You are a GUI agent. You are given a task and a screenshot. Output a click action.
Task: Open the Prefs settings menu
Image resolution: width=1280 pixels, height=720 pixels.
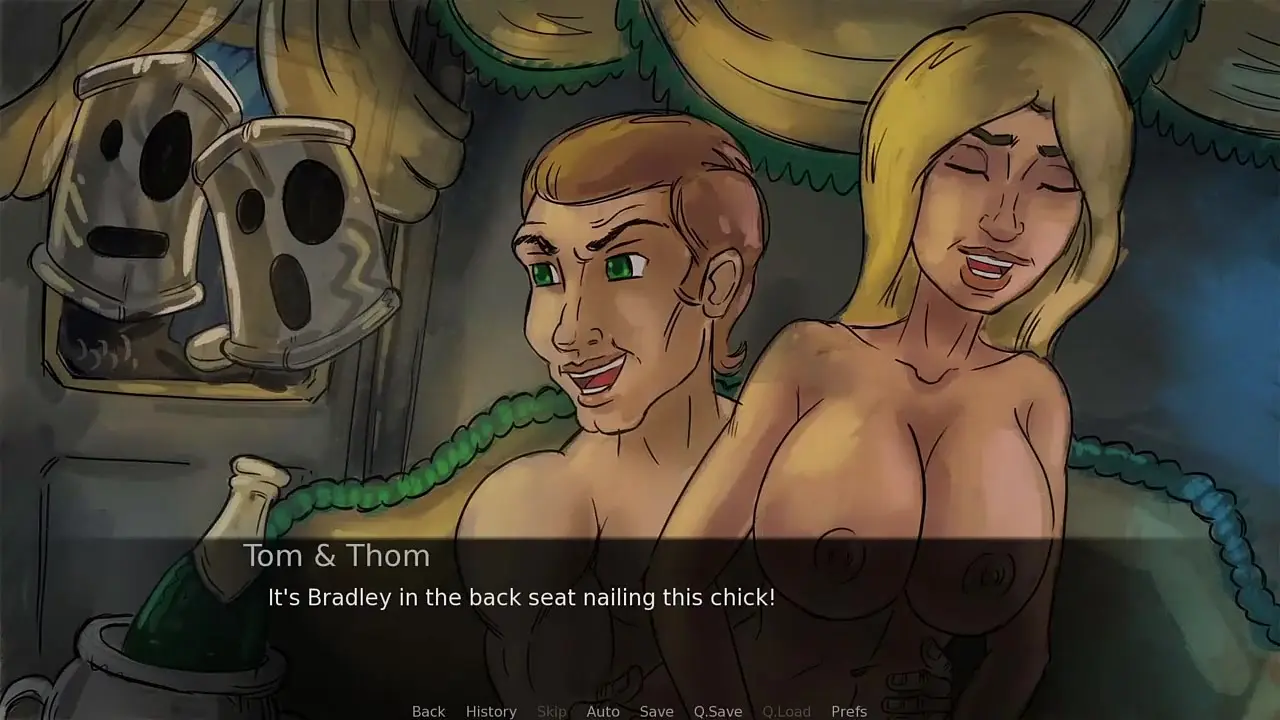click(849, 711)
